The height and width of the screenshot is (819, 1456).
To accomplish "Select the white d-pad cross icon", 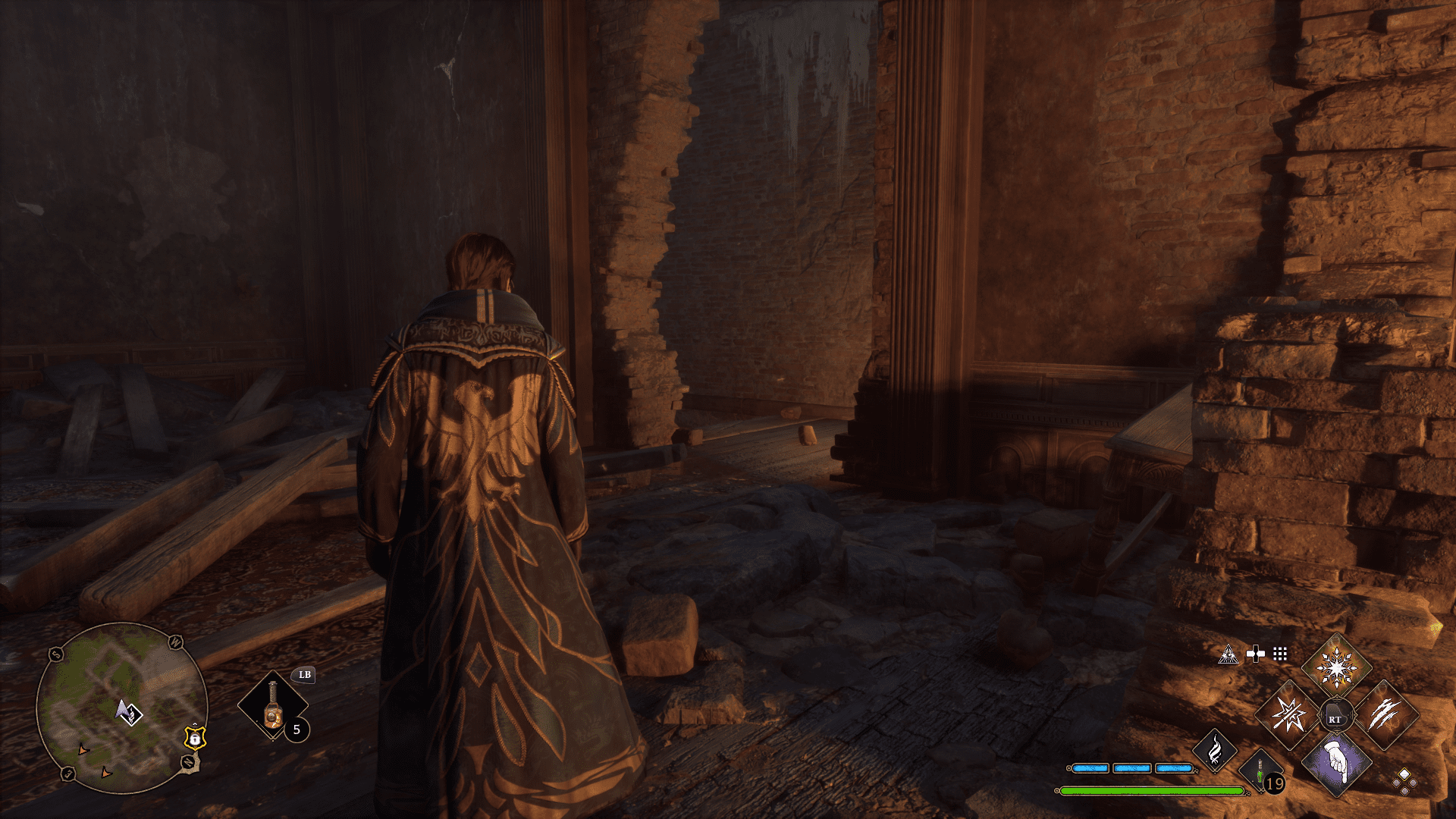I will pyautogui.click(x=1255, y=654).
